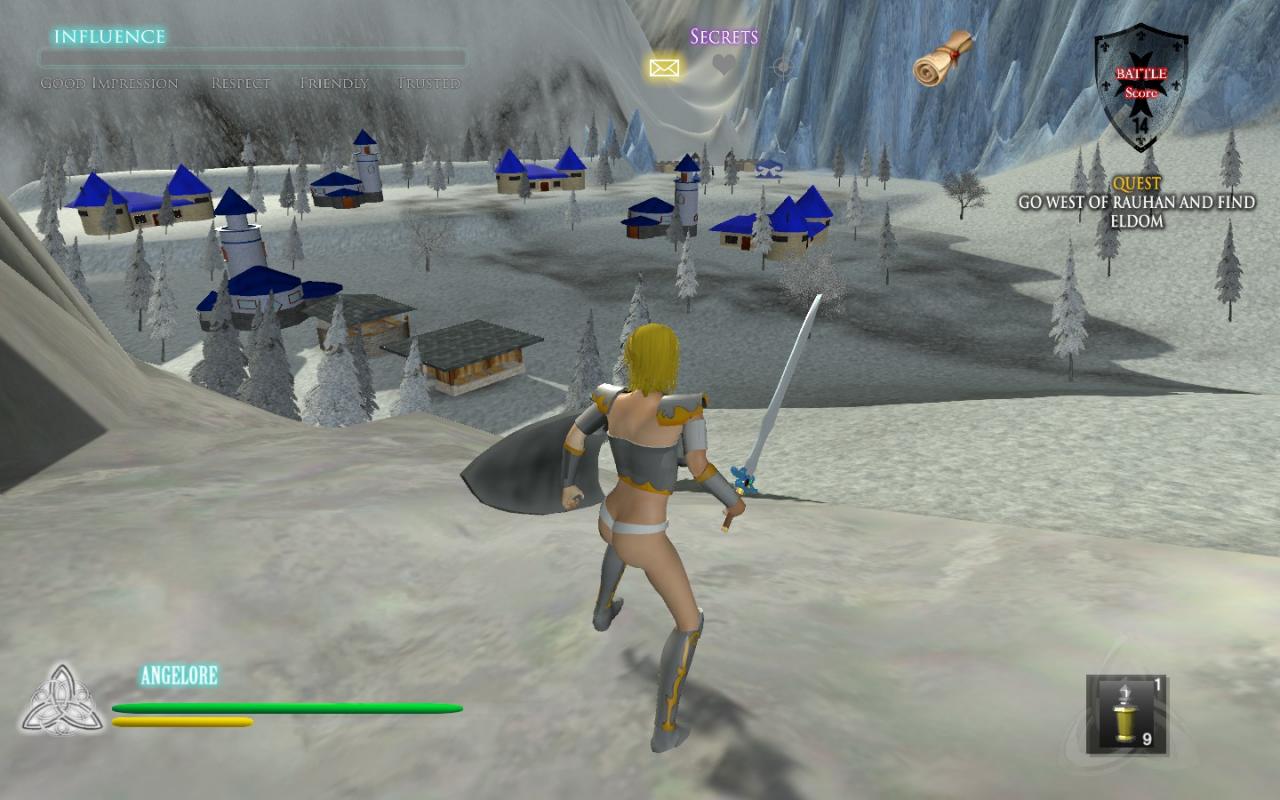Click the grey heart secret icon
Image resolution: width=1280 pixels, height=800 pixels.
(724, 66)
